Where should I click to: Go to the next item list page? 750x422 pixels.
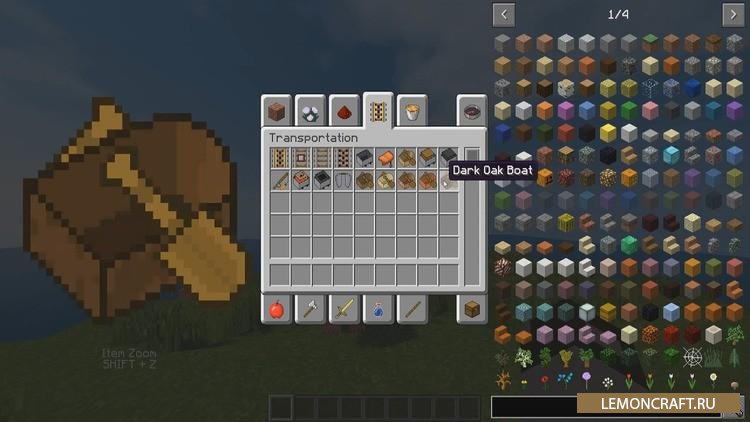(x=734, y=14)
